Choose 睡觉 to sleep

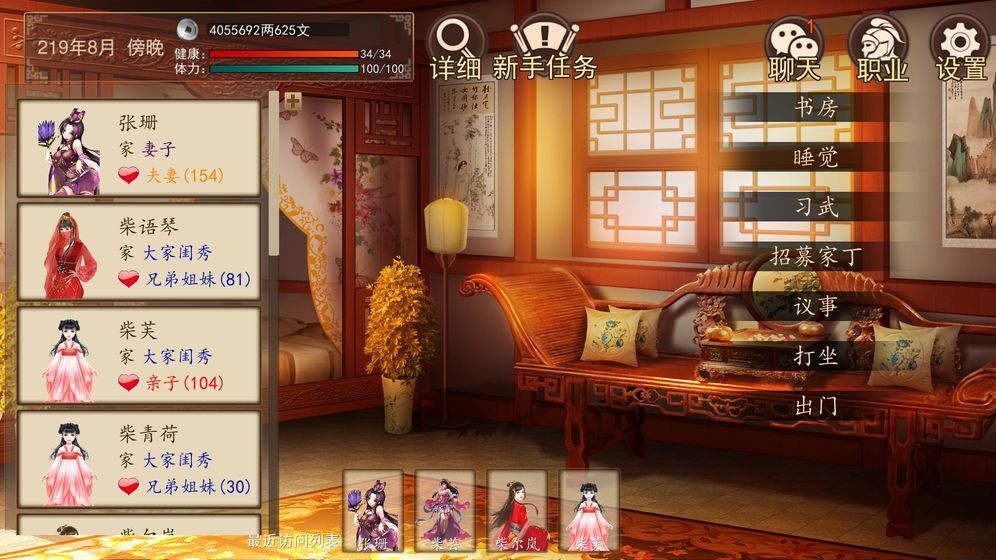coord(815,157)
